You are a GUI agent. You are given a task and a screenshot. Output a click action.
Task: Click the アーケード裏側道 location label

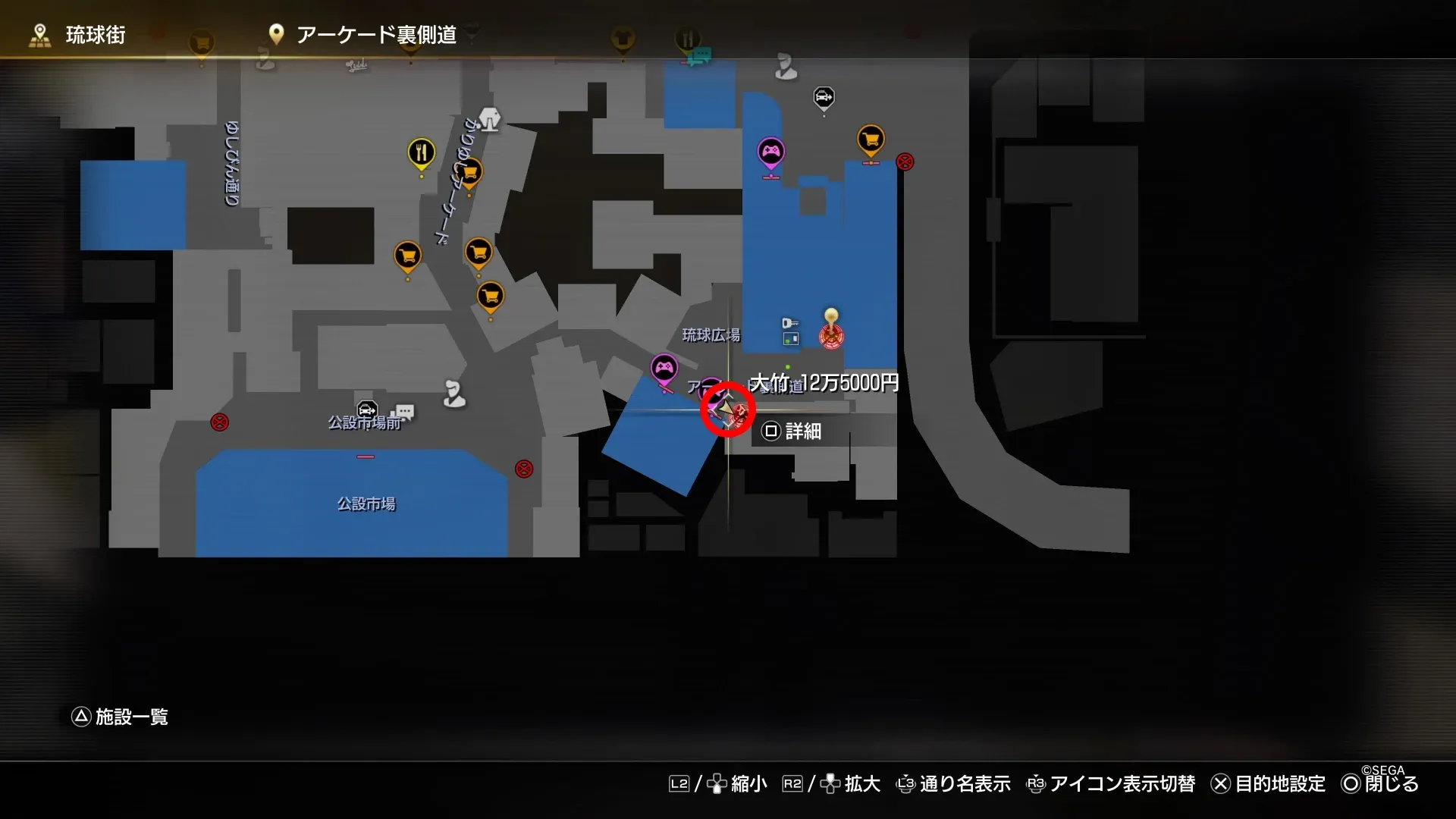[378, 35]
